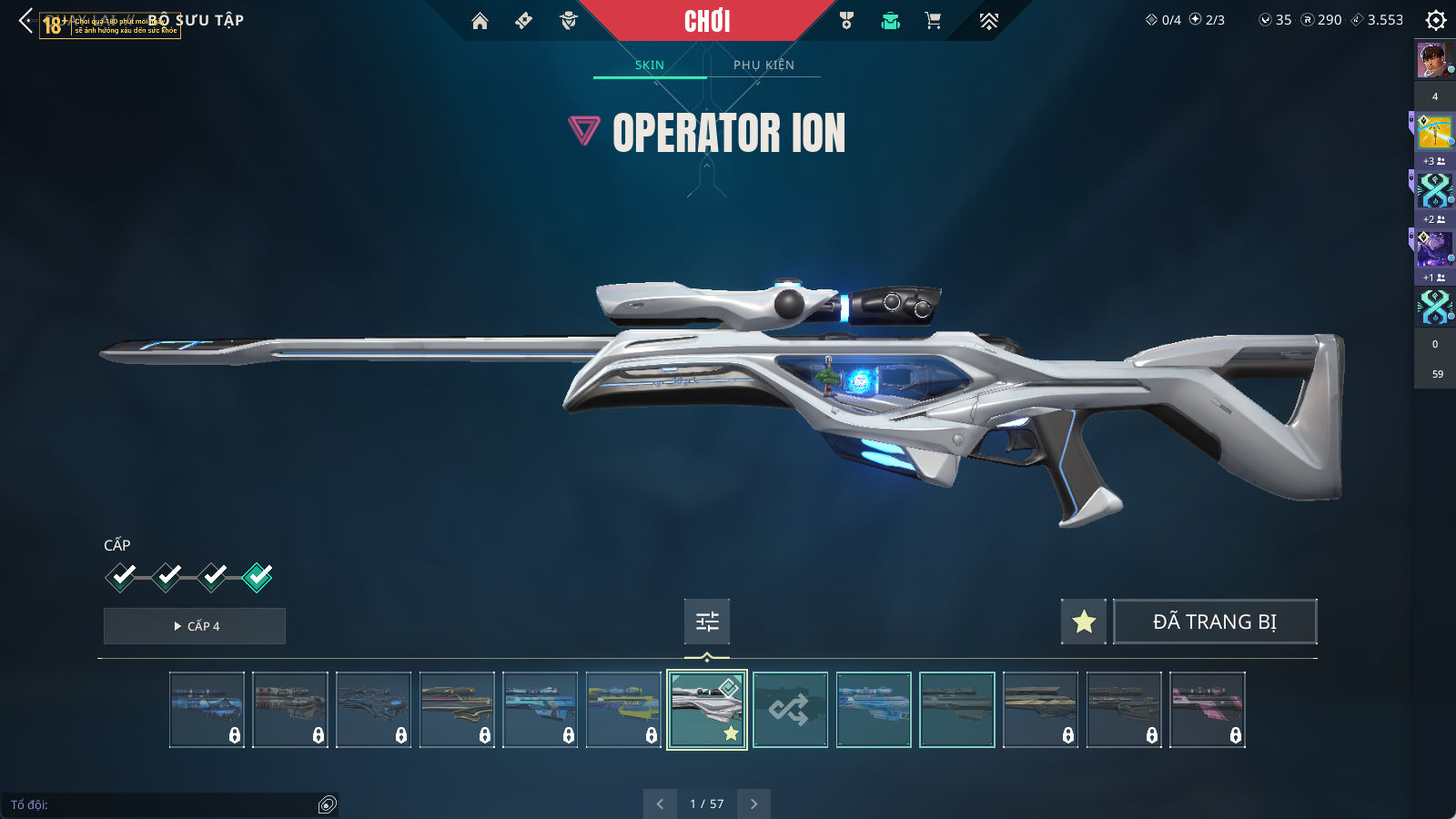Select the white Ion Operator thumbnail
1456x819 pixels.
point(707,710)
